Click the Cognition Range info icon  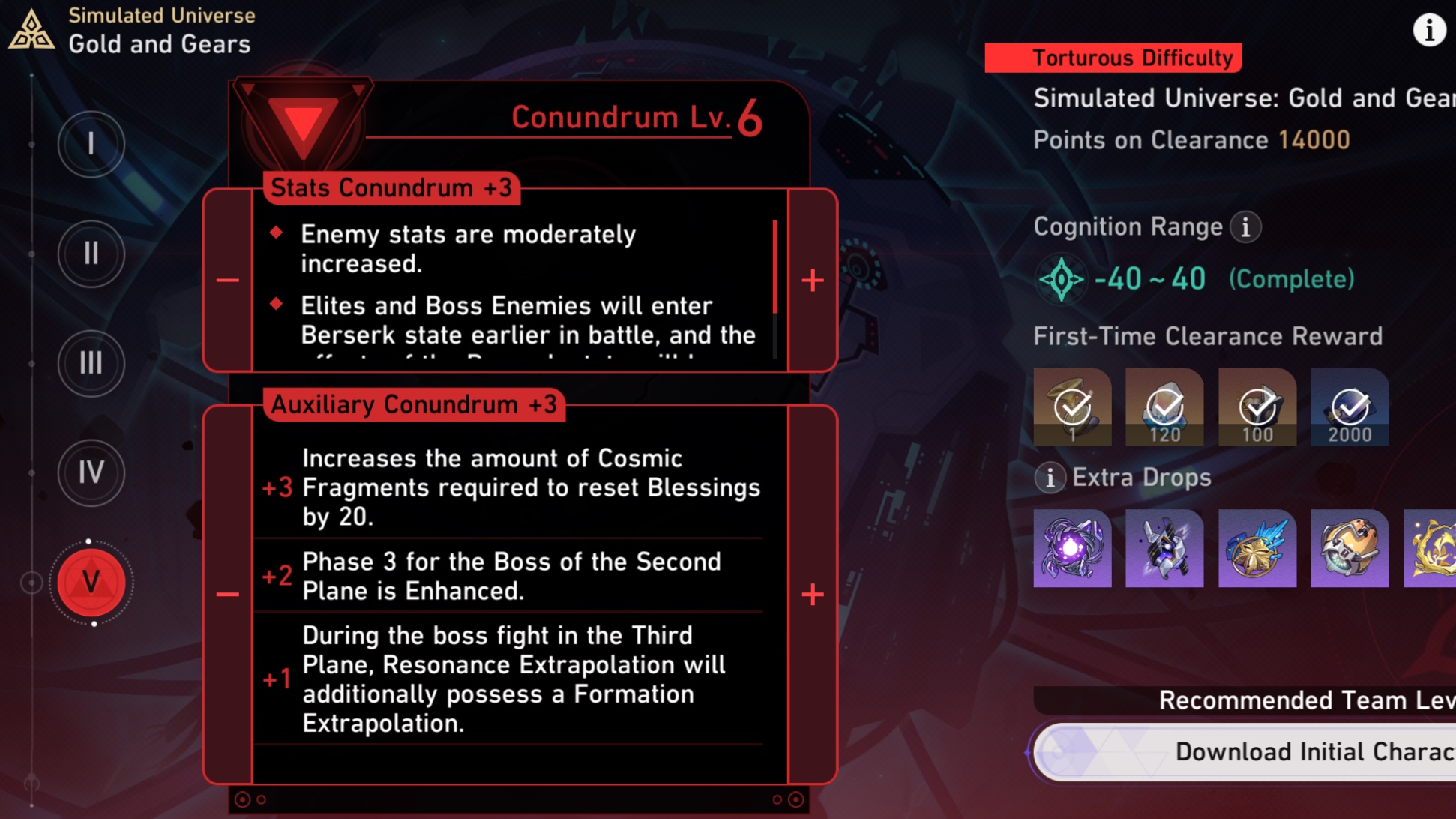tap(1245, 227)
